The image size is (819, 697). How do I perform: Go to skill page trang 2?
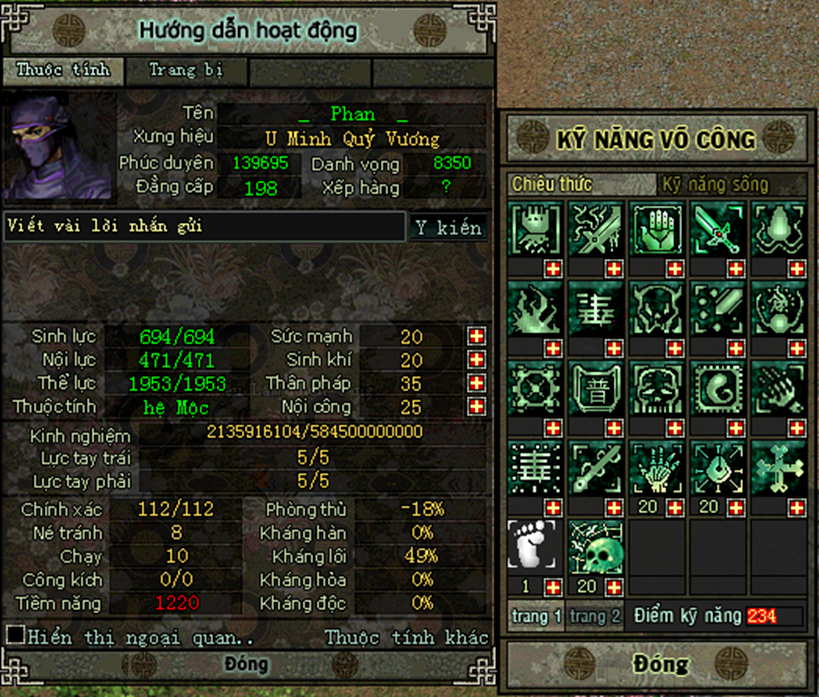[595, 617]
